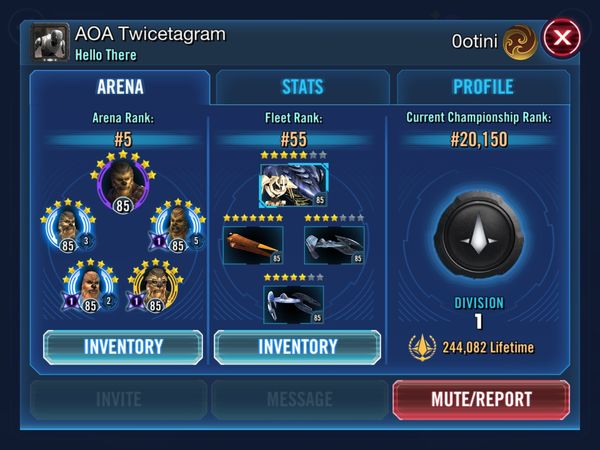Tap the Ootini guild emblem

click(516, 39)
